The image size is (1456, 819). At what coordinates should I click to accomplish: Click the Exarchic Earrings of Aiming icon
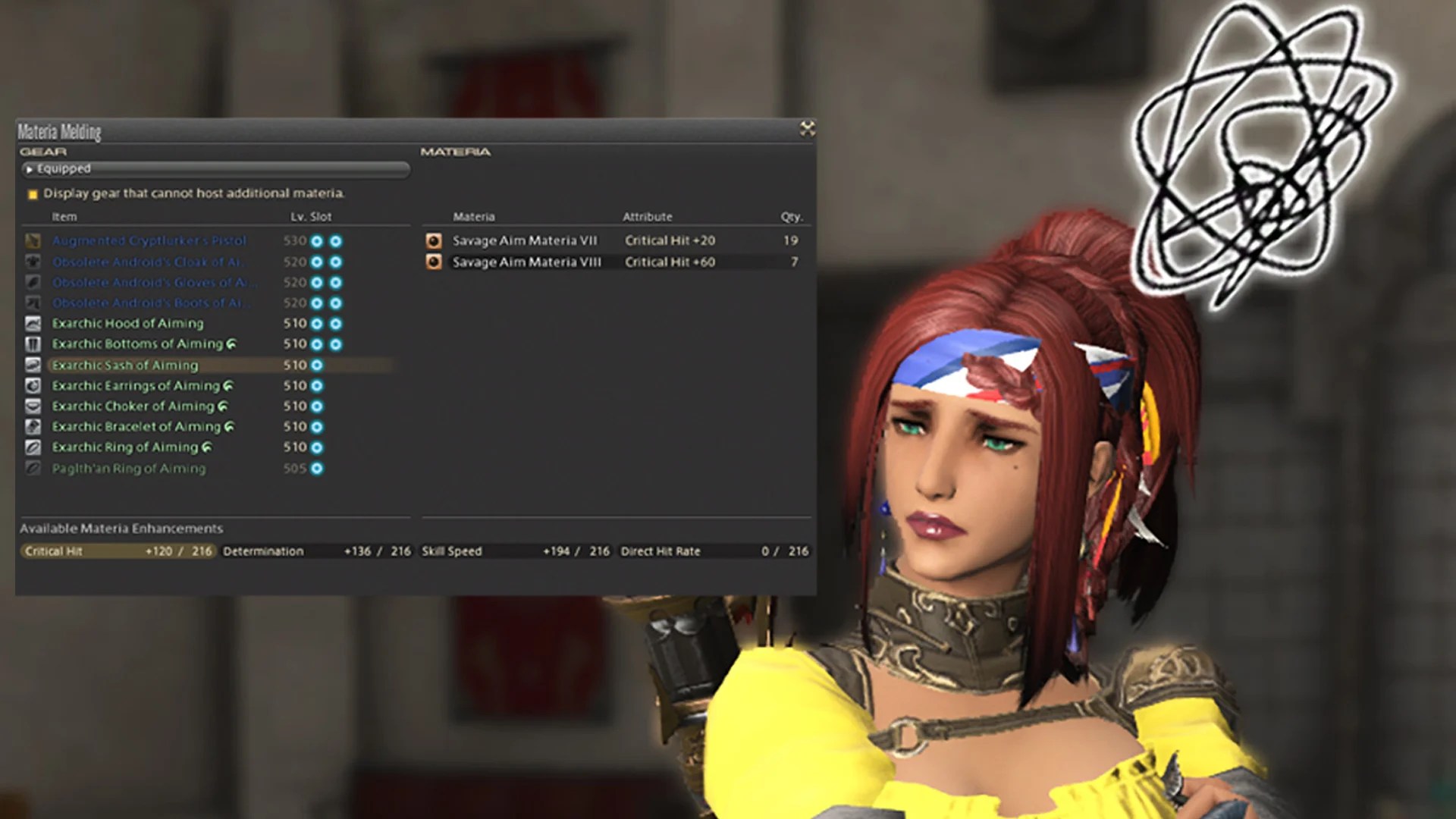click(x=33, y=385)
